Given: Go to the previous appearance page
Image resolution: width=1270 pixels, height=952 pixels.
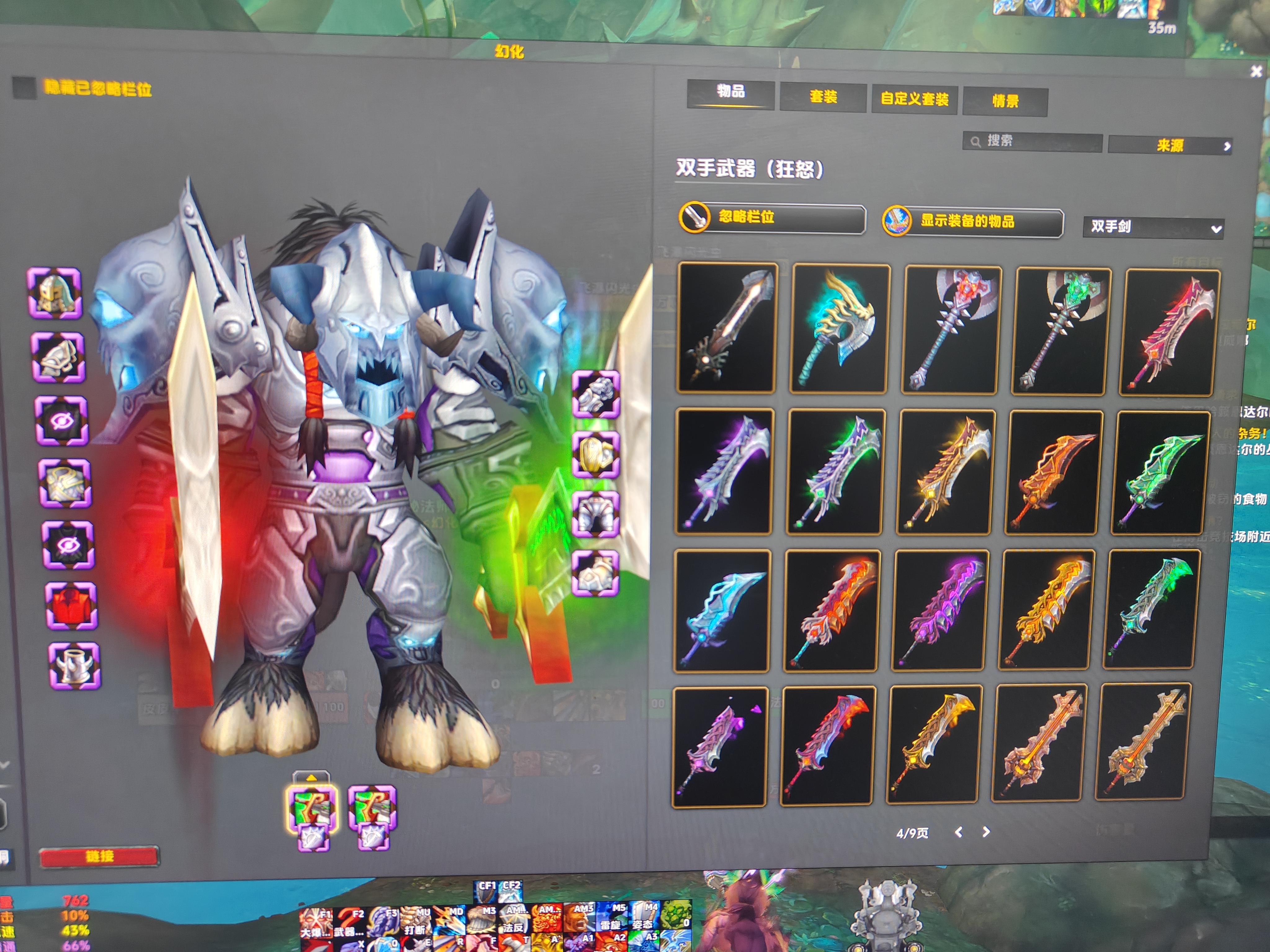Looking at the screenshot, I should pyautogui.click(x=958, y=831).
